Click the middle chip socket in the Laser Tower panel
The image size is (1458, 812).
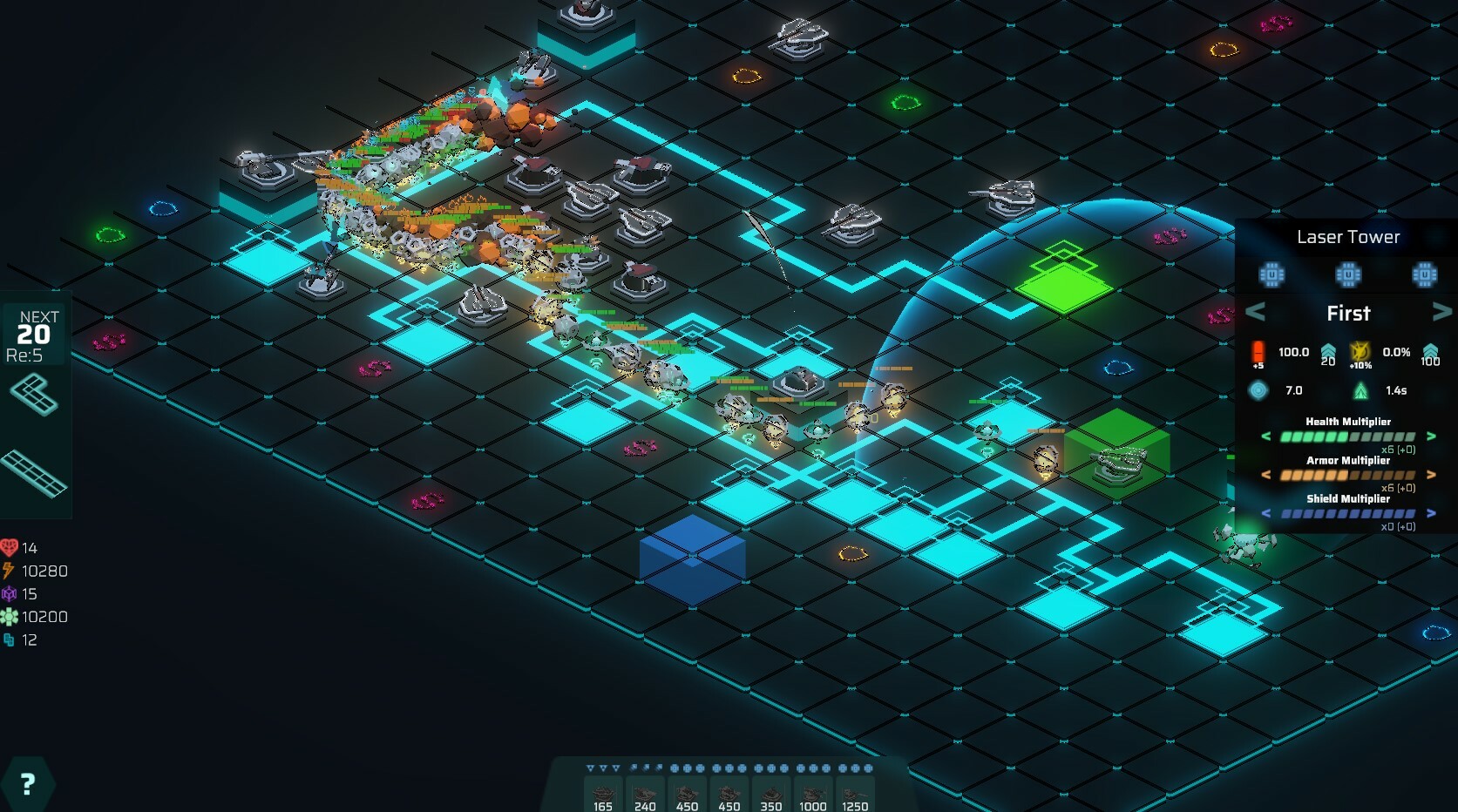(1348, 275)
